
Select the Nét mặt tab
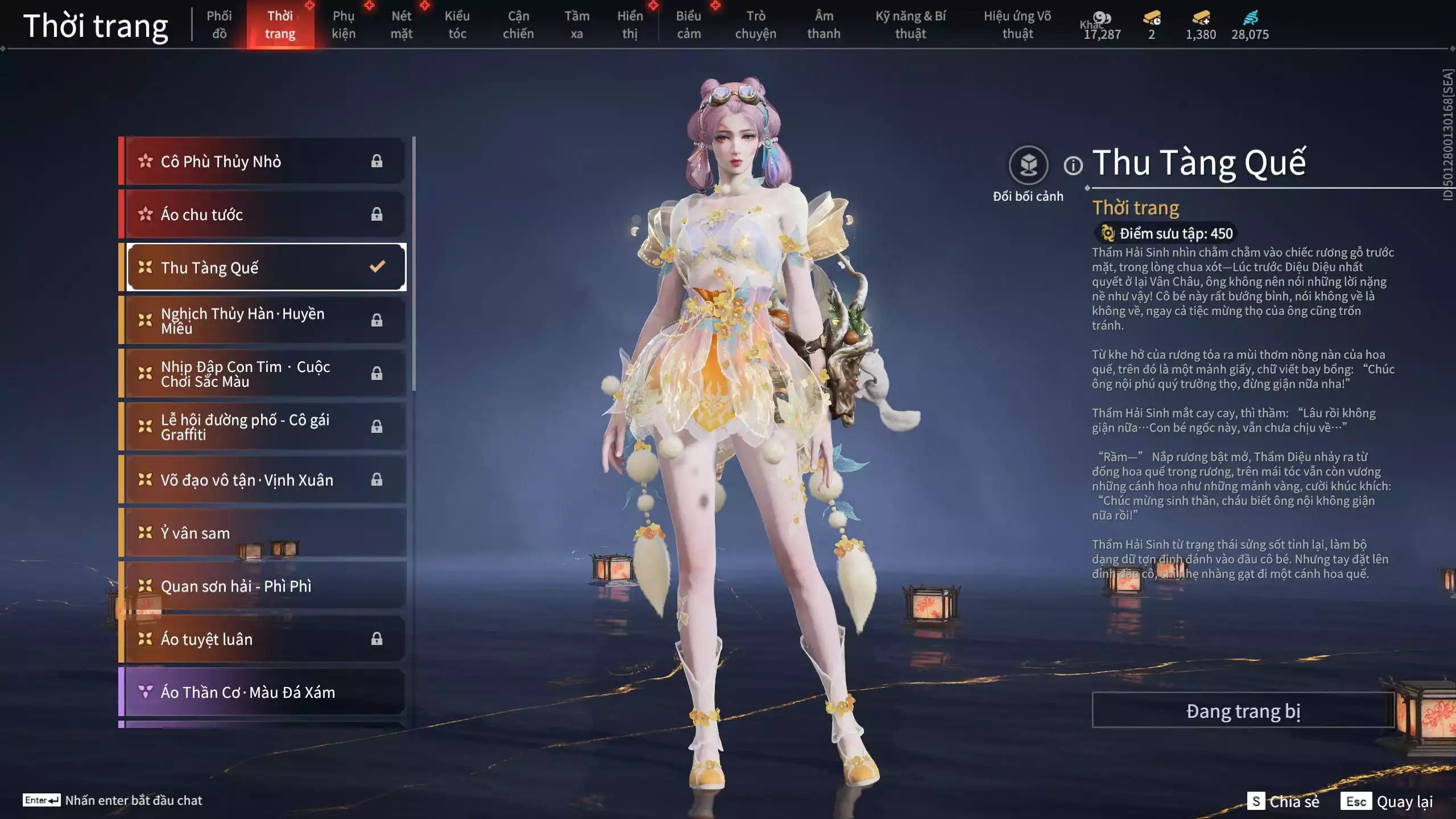tap(401, 25)
